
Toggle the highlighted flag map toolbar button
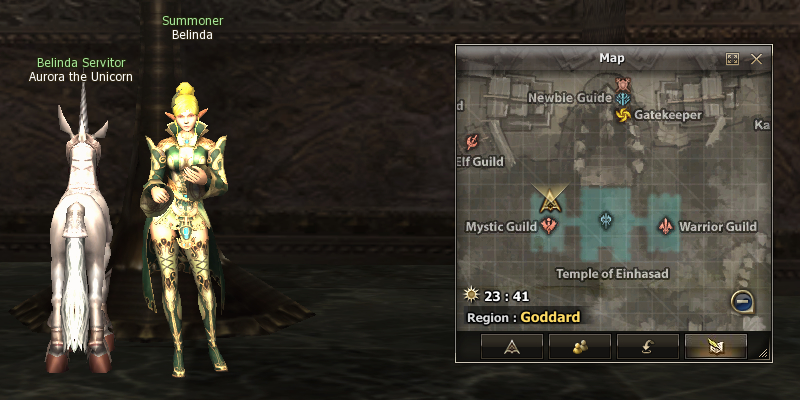tap(715, 346)
